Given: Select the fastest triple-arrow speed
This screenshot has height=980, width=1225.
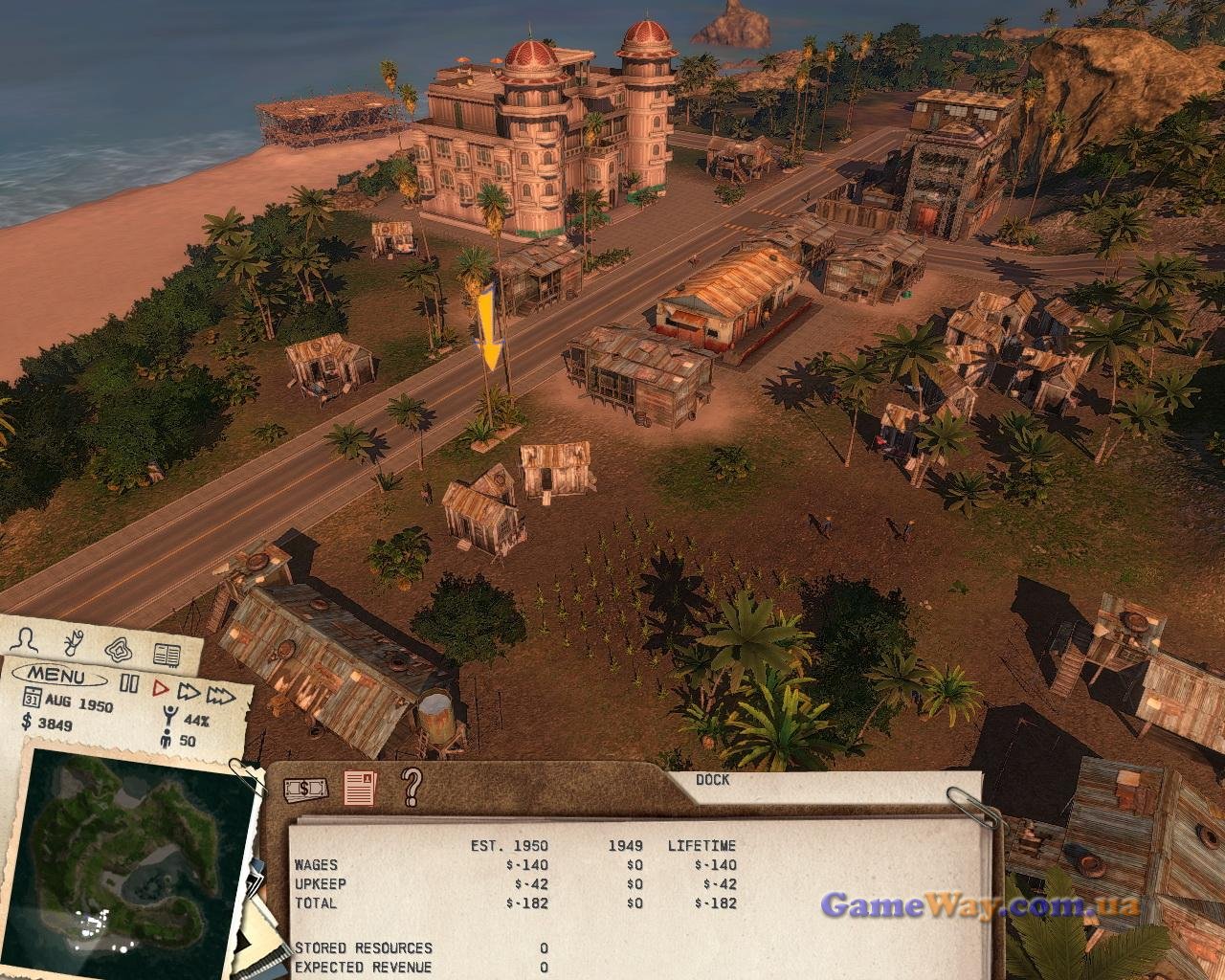Looking at the screenshot, I should click(222, 694).
